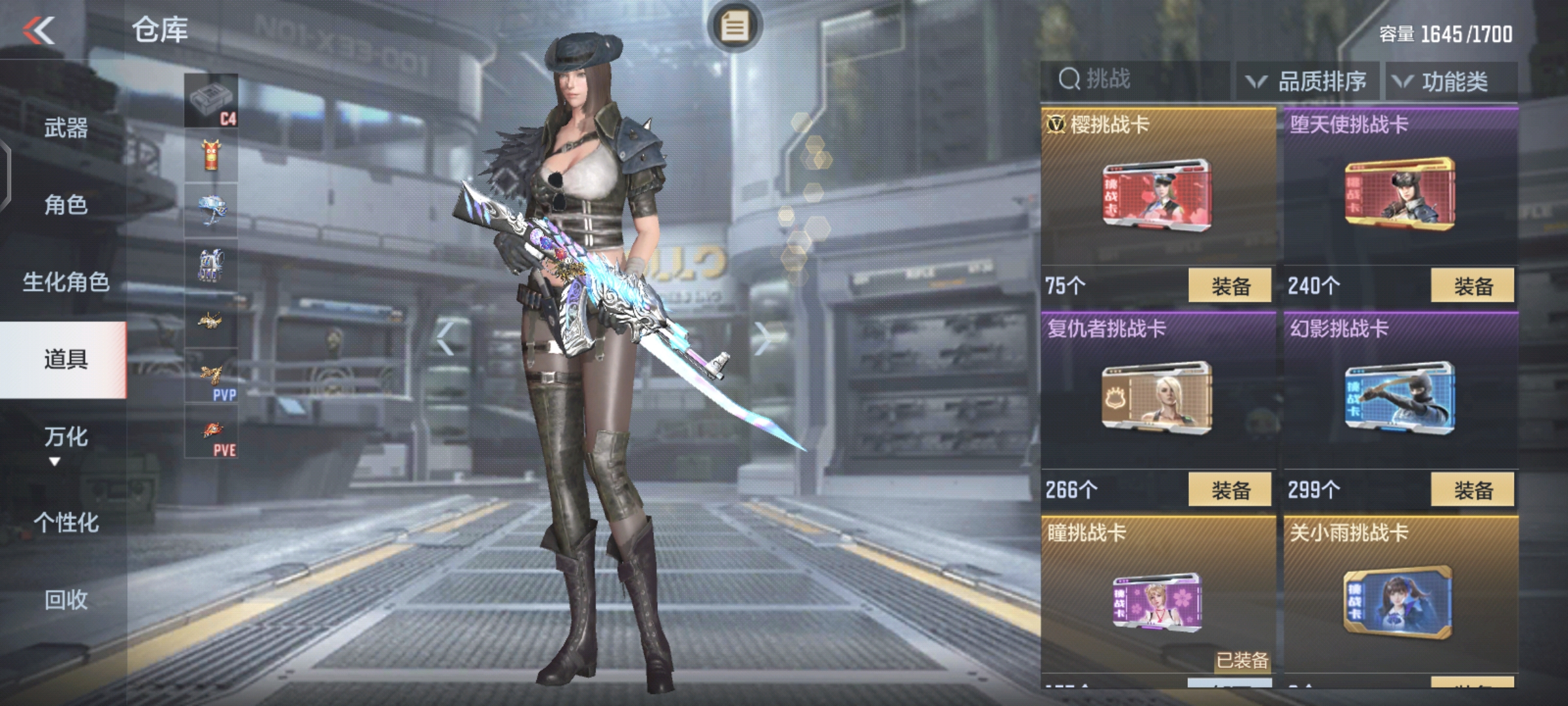The width and height of the screenshot is (1568, 706).
Task: Open the document list icon at top
Action: (734, 27)
